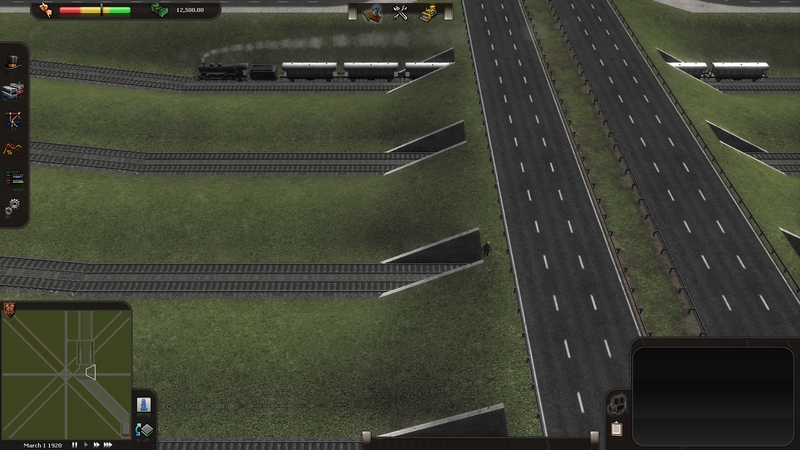Open the clipboard tasks icon

[617, 429]
